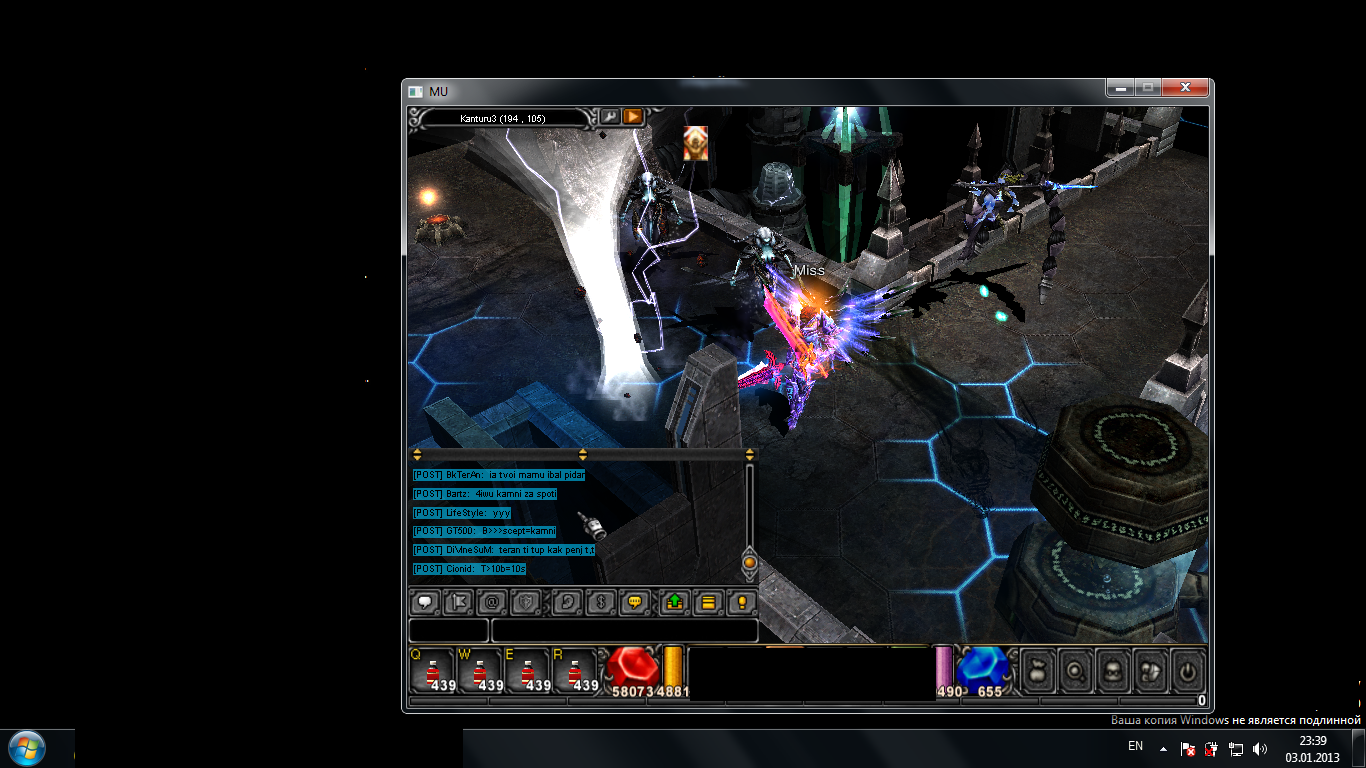The image size is (1366, 768).
Task: Toggle the dollar sign chat button
Action: [x=599, y=602]
